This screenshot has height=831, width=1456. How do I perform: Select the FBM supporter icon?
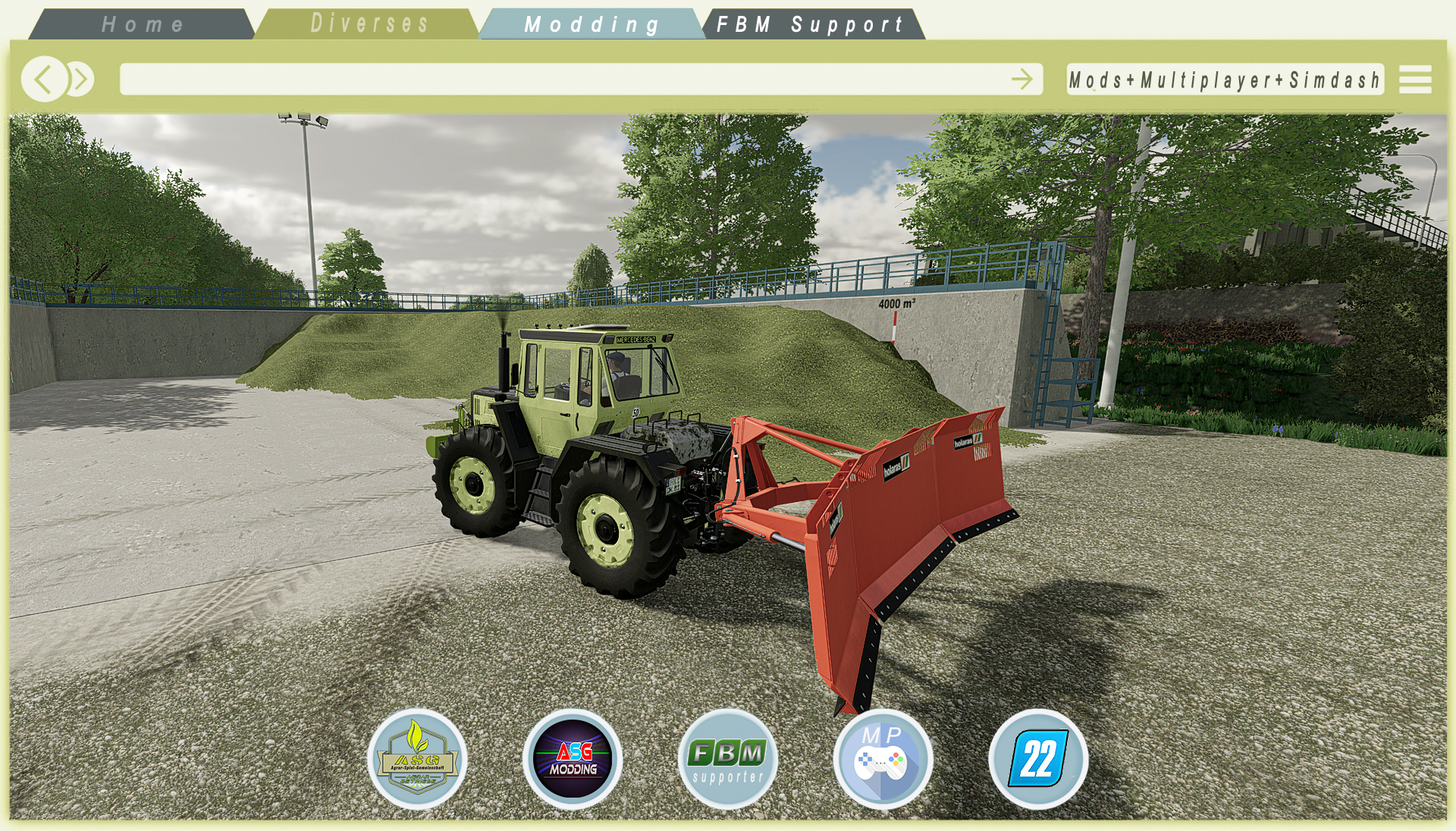(728, 759)
